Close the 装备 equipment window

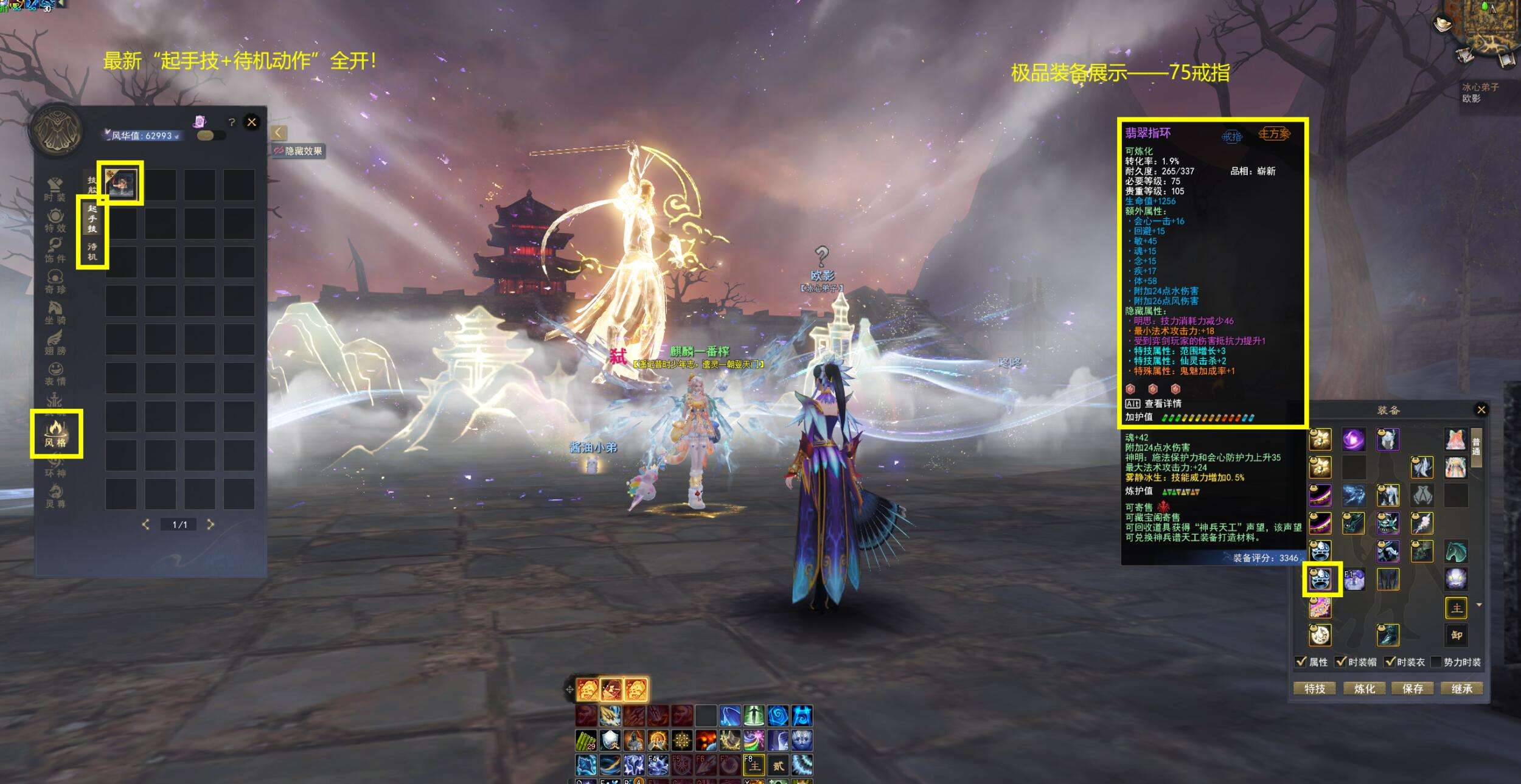1481,410
